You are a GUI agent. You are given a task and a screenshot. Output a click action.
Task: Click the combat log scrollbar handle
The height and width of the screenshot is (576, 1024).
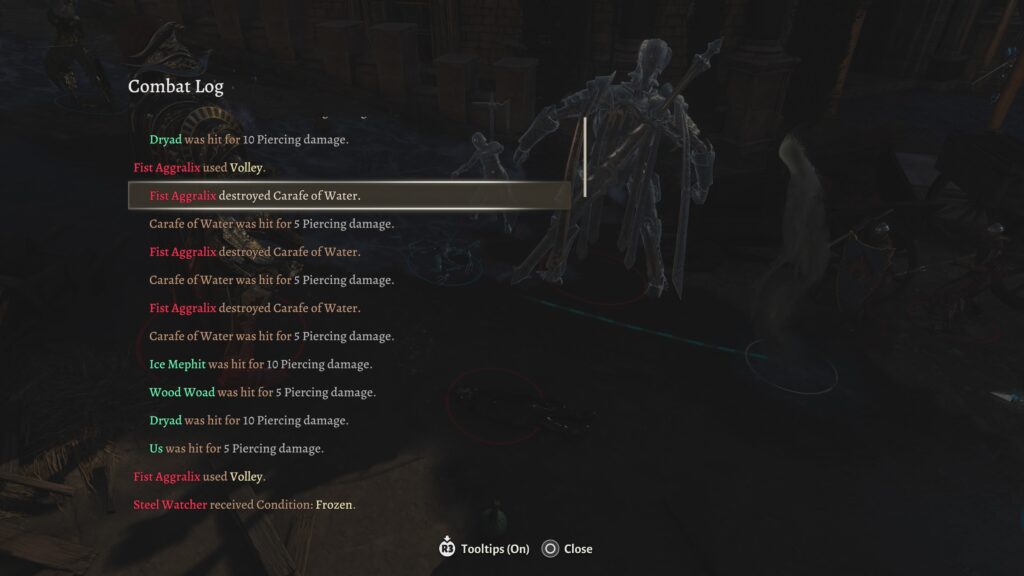(584, 156)
